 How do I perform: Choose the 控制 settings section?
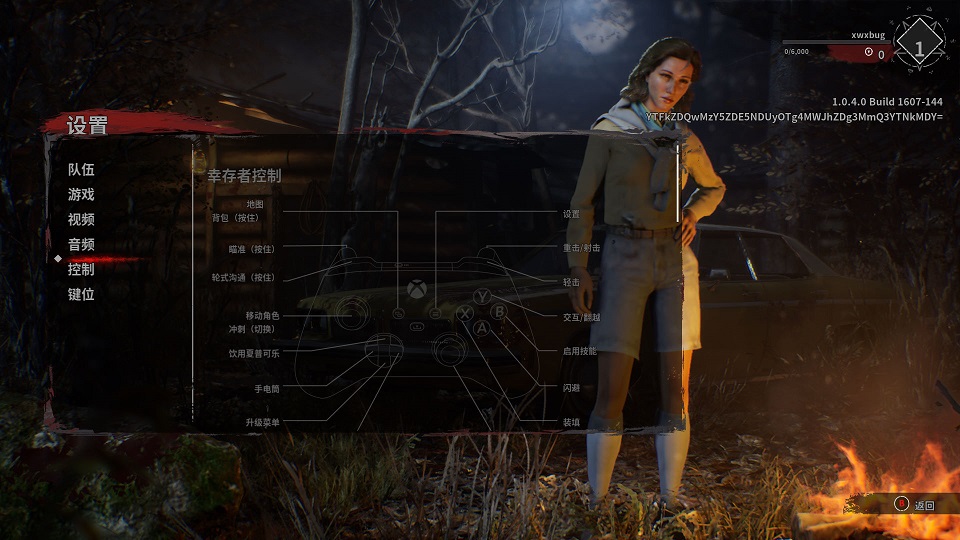click(81, 270)
